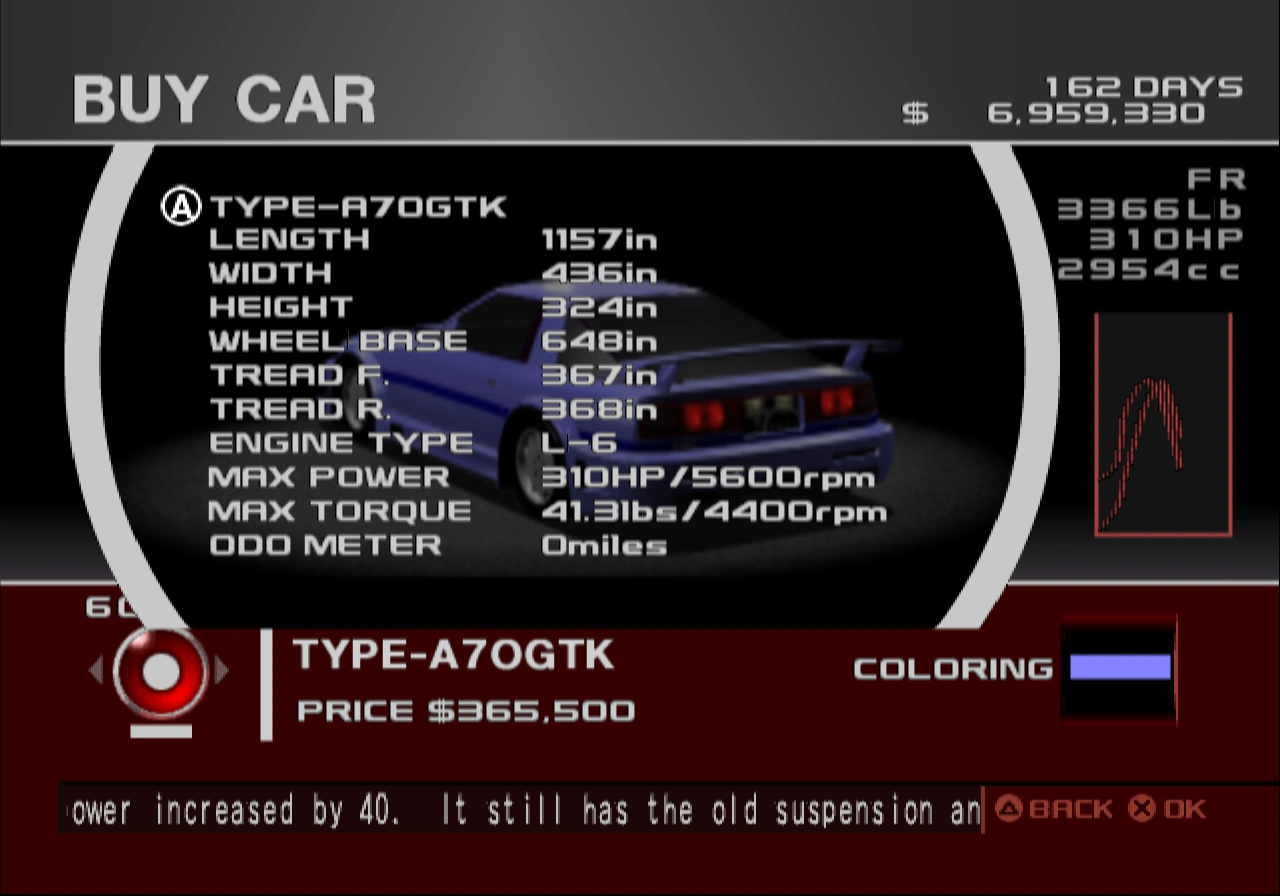Open the torque curve graph panel
This screenshot has width=1280, height=896.
(x=1163, y=425)
